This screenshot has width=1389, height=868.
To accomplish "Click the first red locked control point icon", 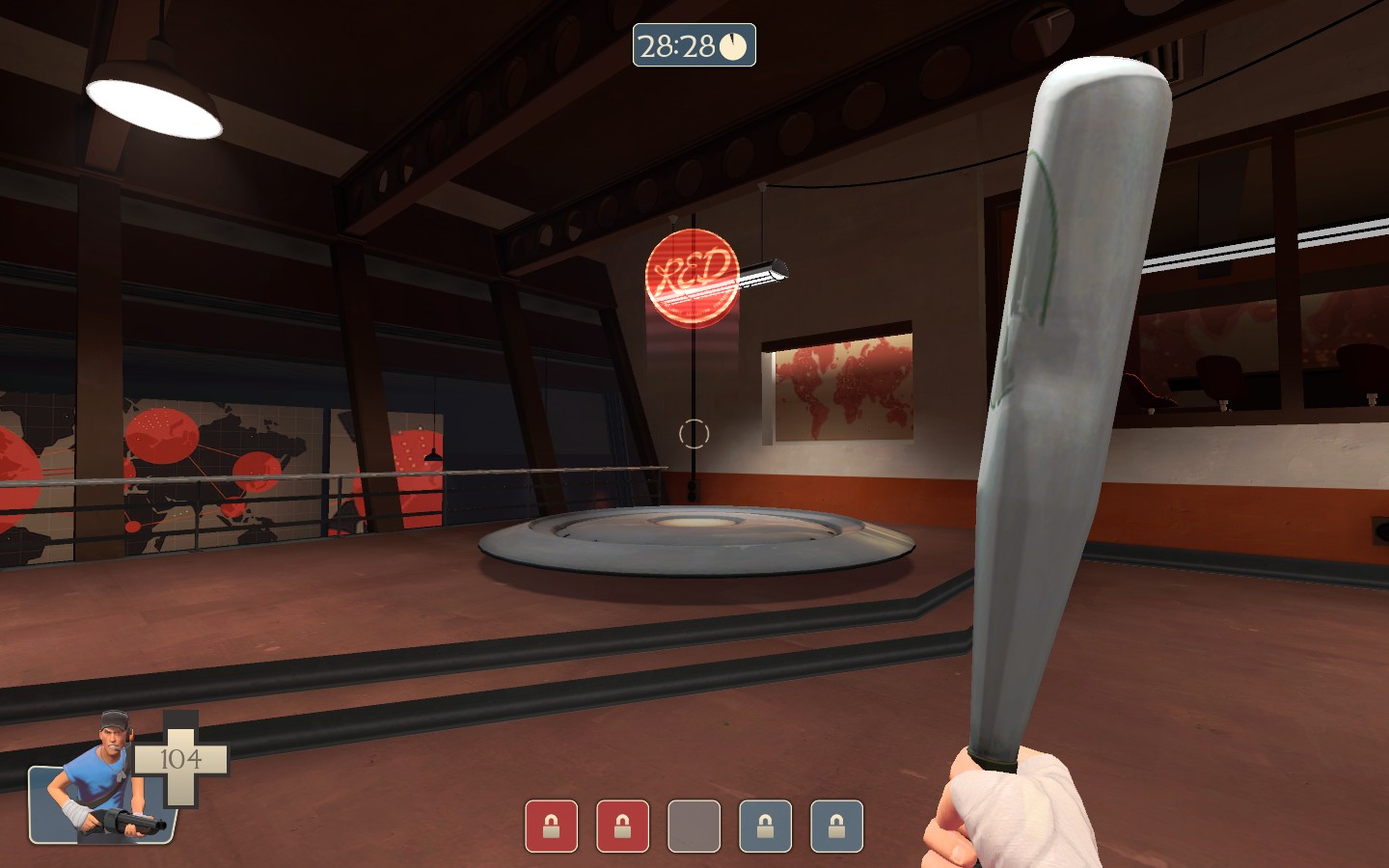I will pyautogui.click(x=550, y=827).
